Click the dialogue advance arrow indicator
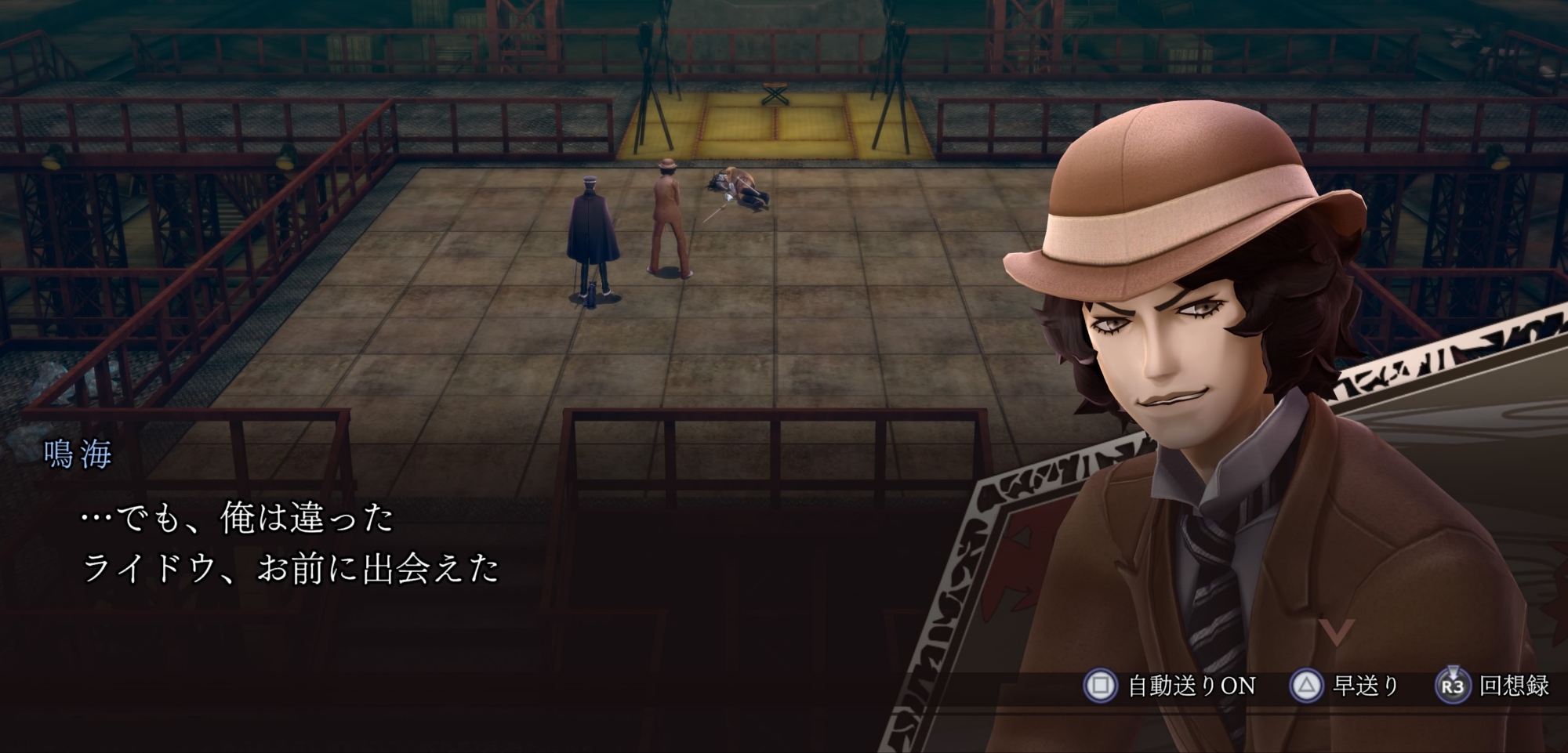The width and height of the screenshot is (1568, 753). coord(1336,630)
